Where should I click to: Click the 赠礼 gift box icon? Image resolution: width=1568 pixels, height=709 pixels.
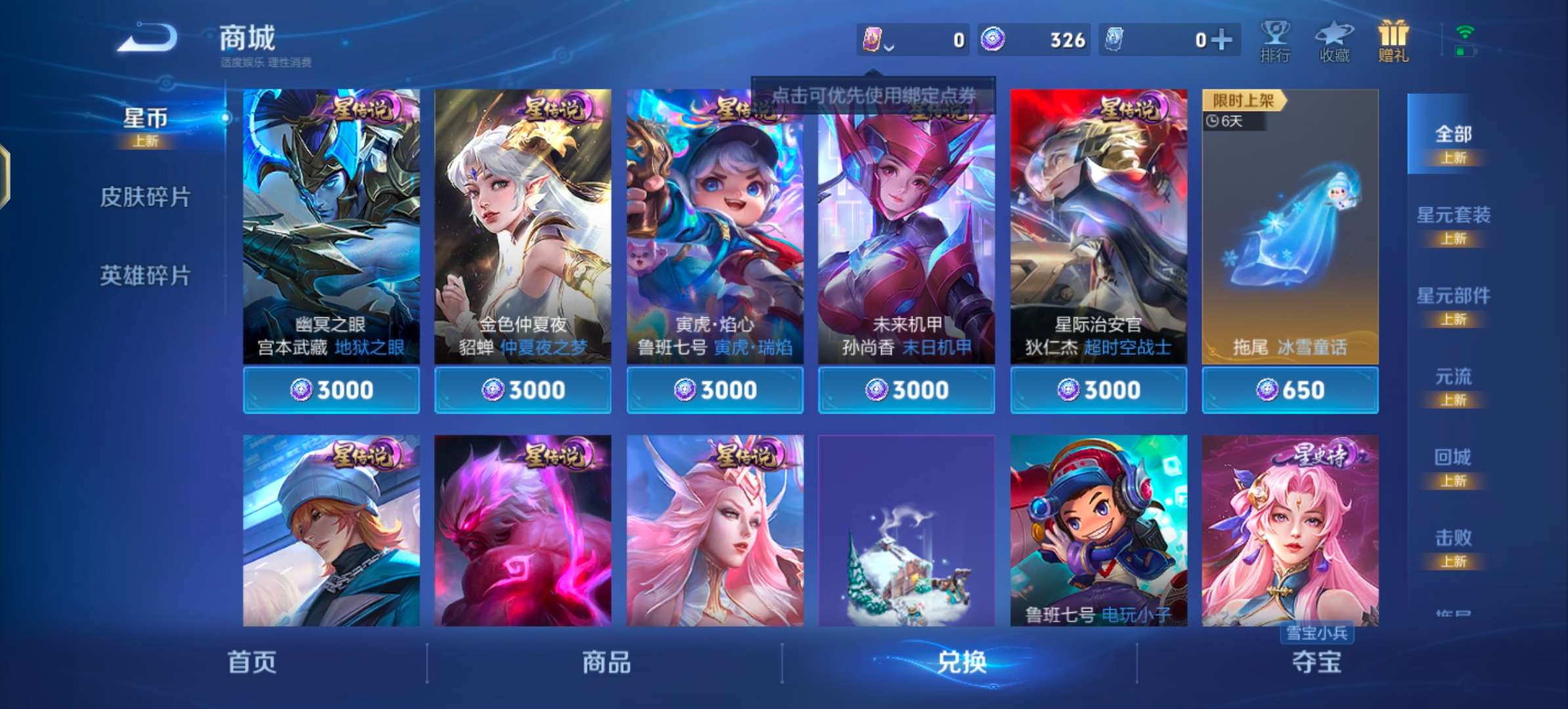coord(1392,41)
